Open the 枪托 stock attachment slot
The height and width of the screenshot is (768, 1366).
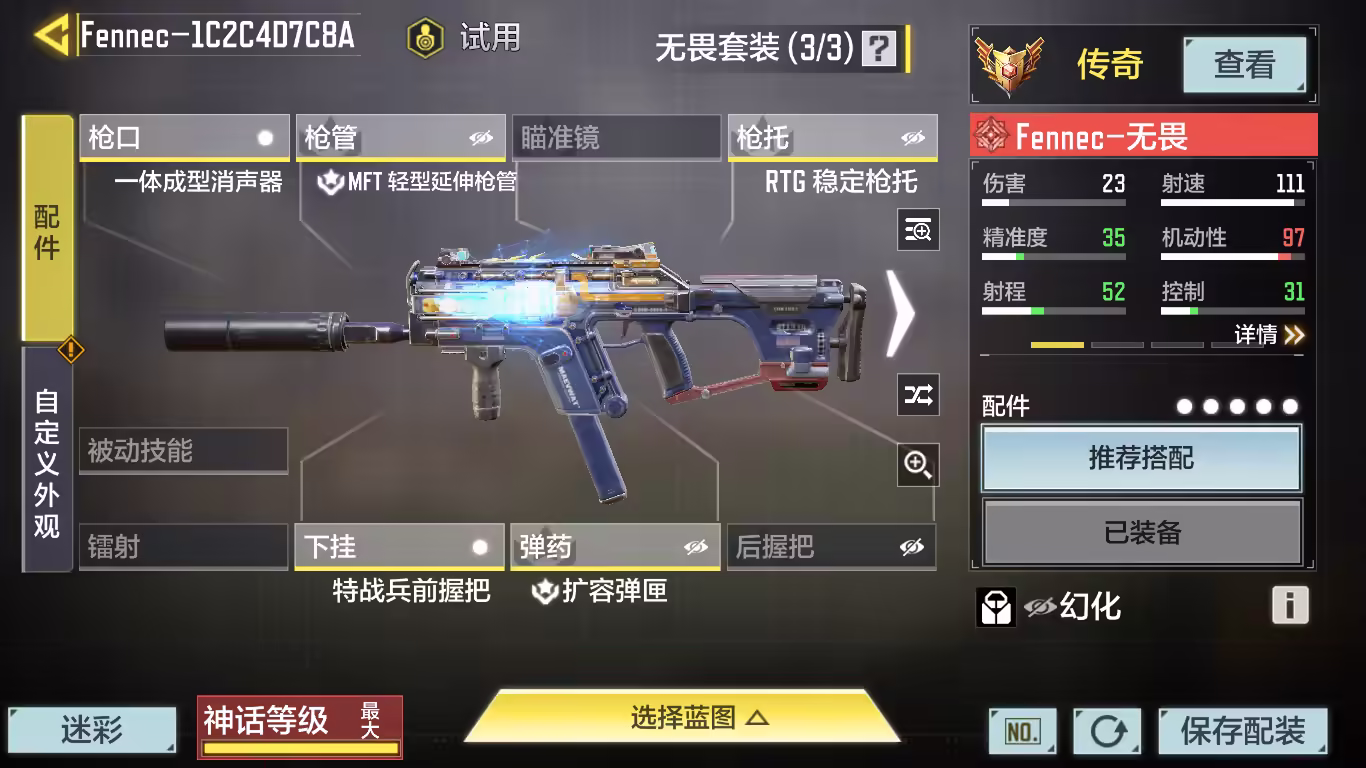(832, 138)
